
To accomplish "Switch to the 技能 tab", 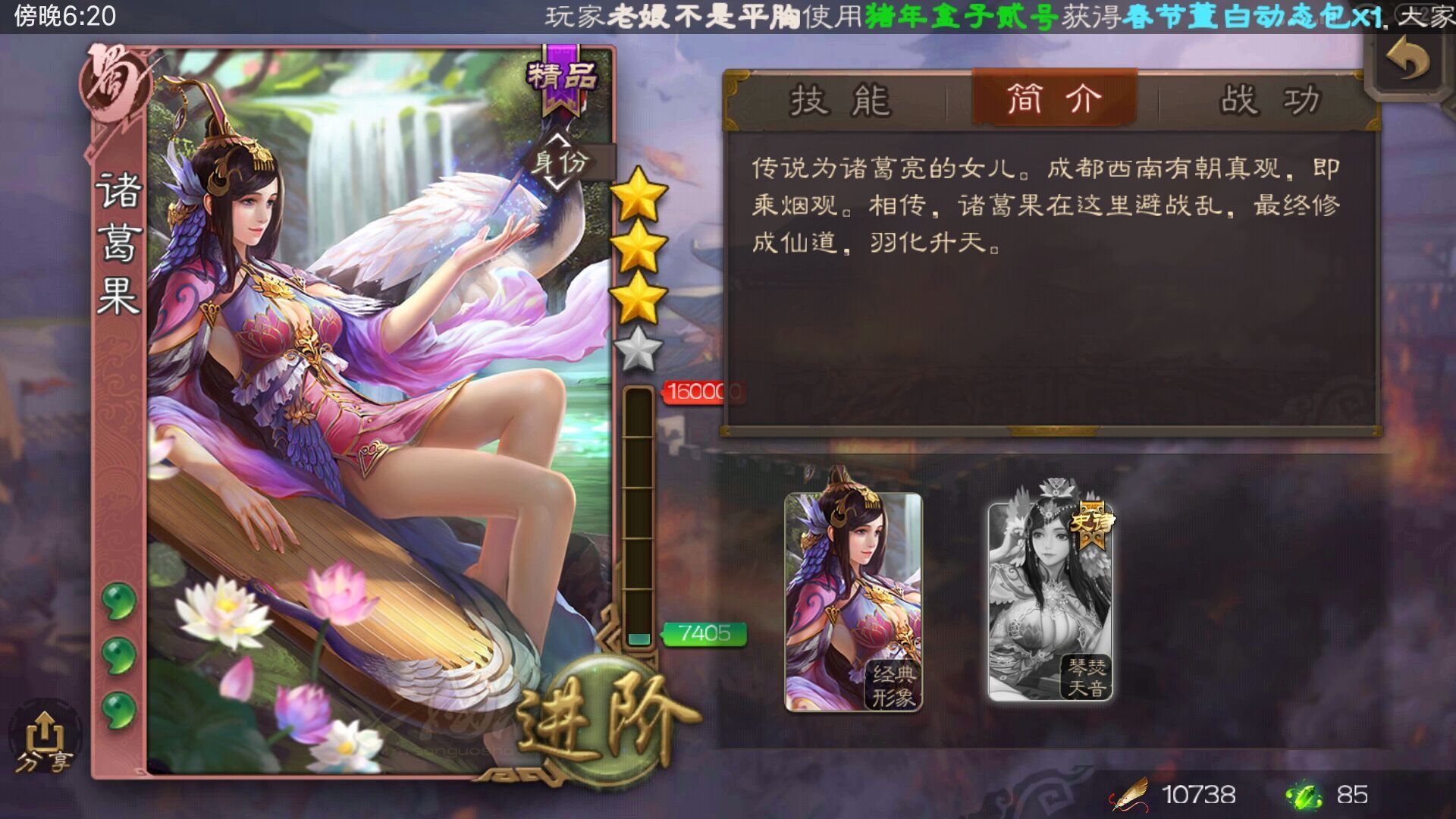I will click(842, 100).
